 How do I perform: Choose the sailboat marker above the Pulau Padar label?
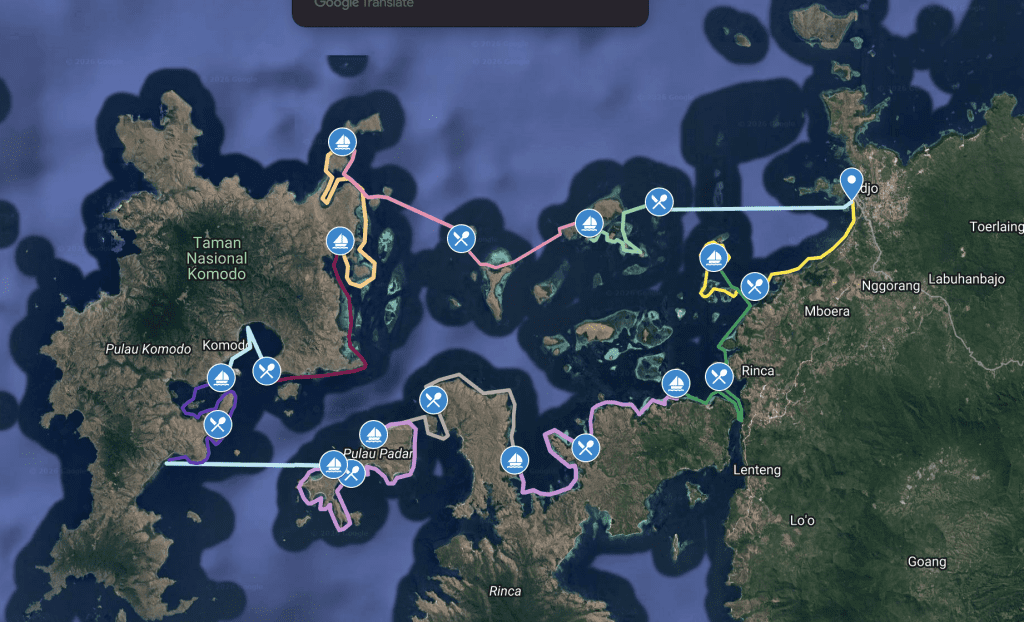pos(373,433)
